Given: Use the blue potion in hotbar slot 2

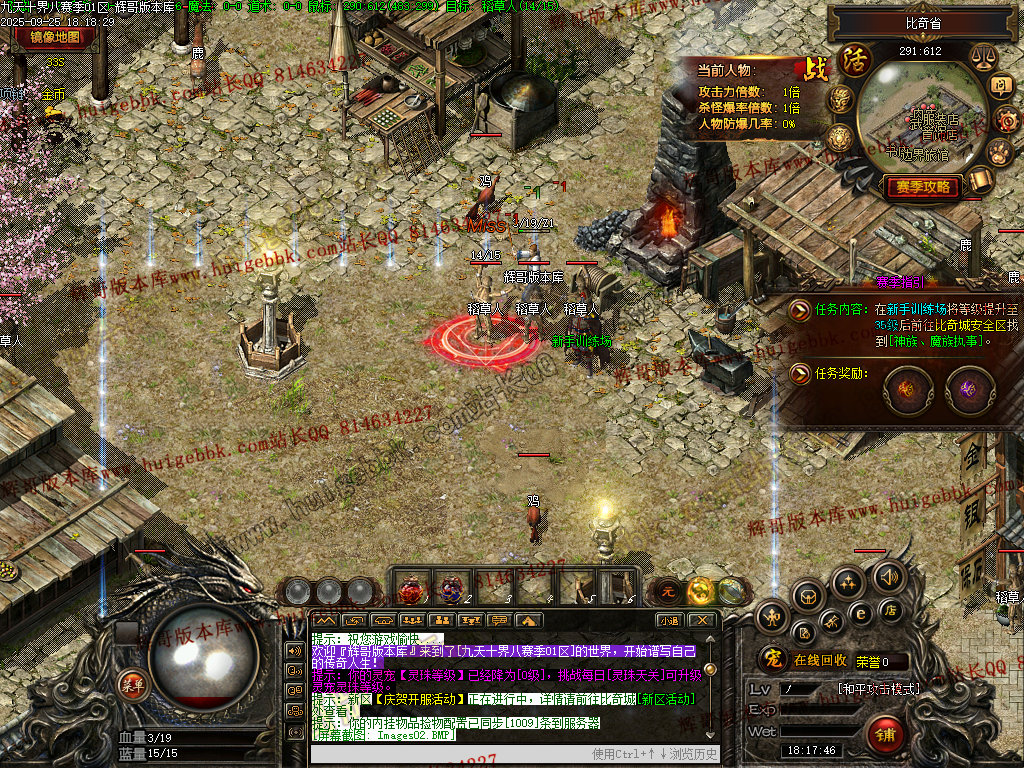Looking at the screenshot, I should coord(451,590).
